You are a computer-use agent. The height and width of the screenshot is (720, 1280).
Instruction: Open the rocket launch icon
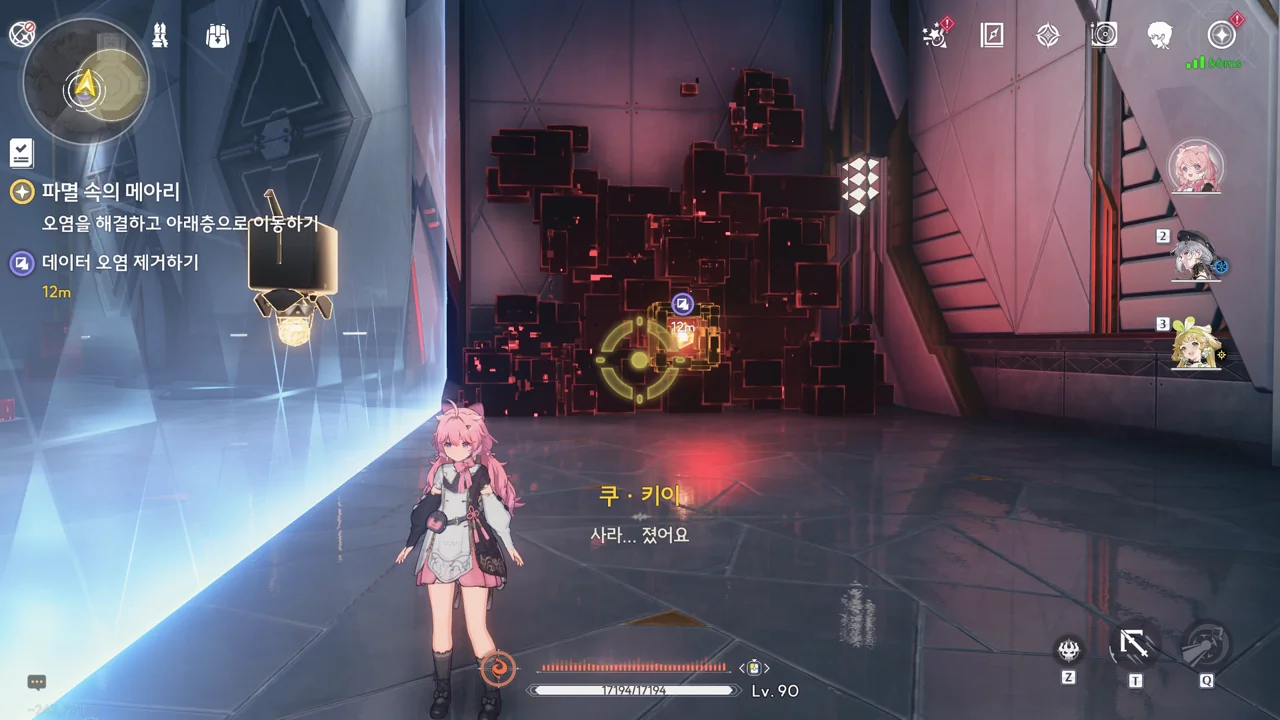160,36
